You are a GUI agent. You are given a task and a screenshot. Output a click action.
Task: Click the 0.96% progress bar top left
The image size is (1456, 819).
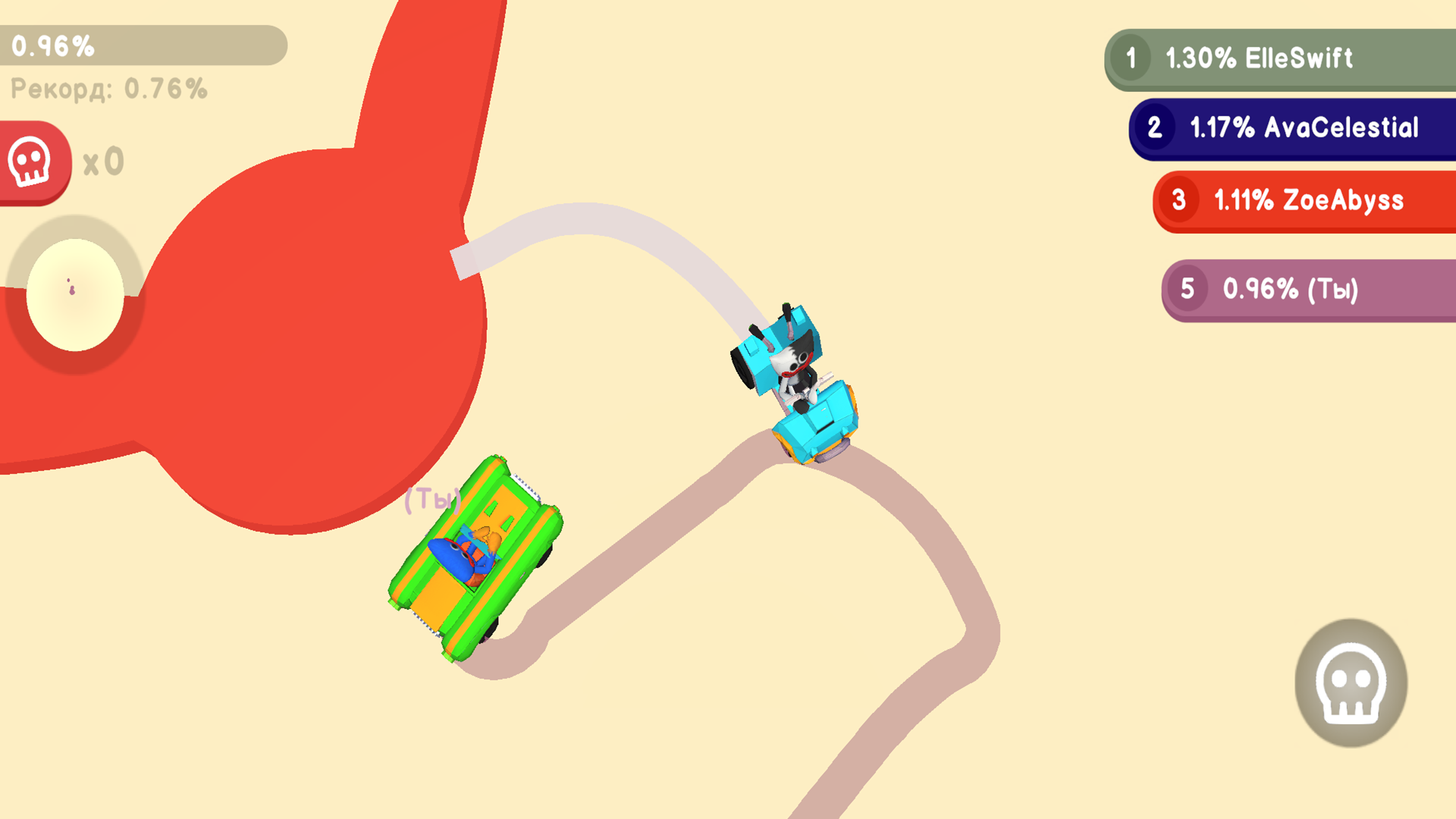coord(144,45)
